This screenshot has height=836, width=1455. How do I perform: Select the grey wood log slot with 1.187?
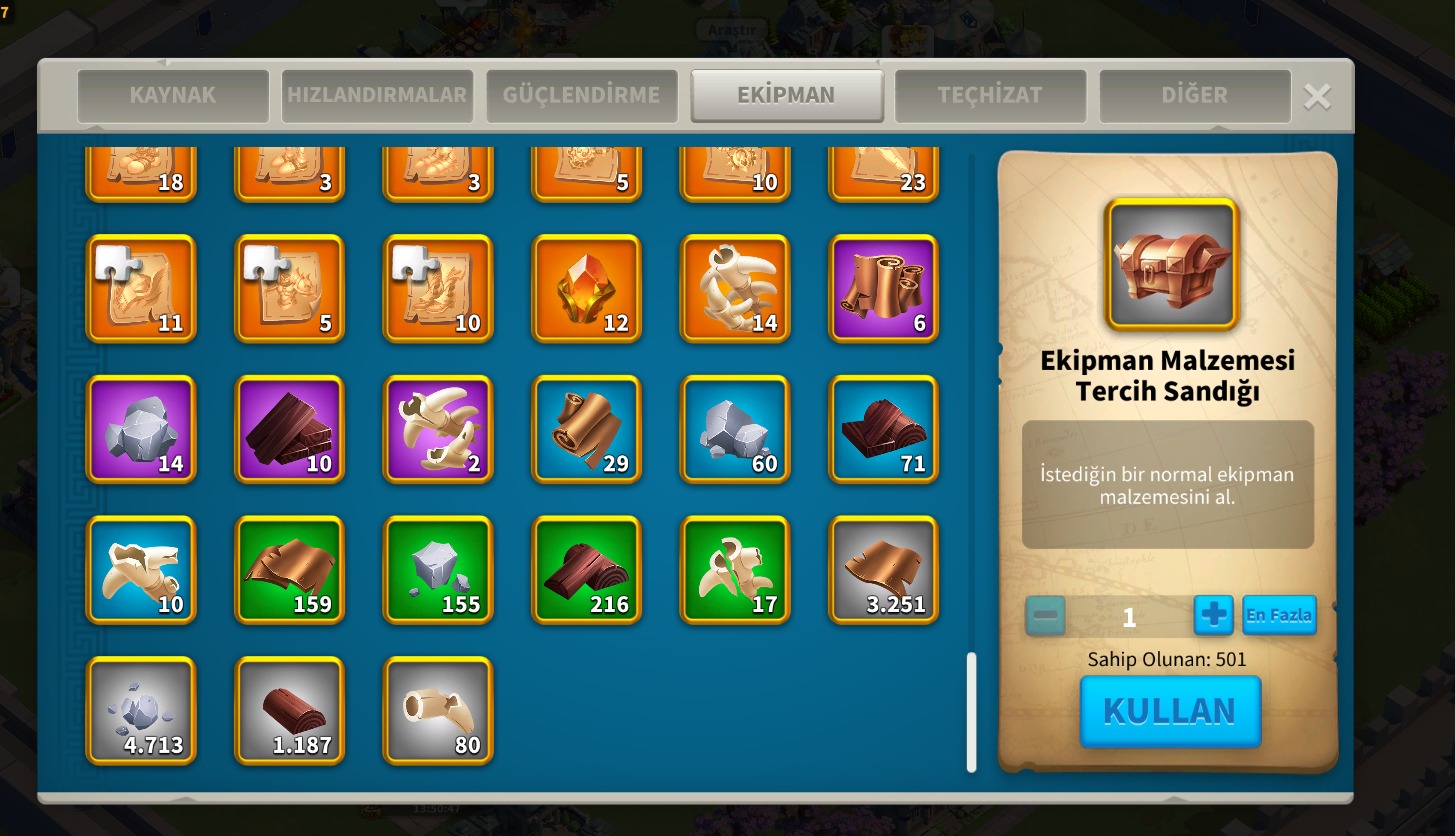point(289,711)
